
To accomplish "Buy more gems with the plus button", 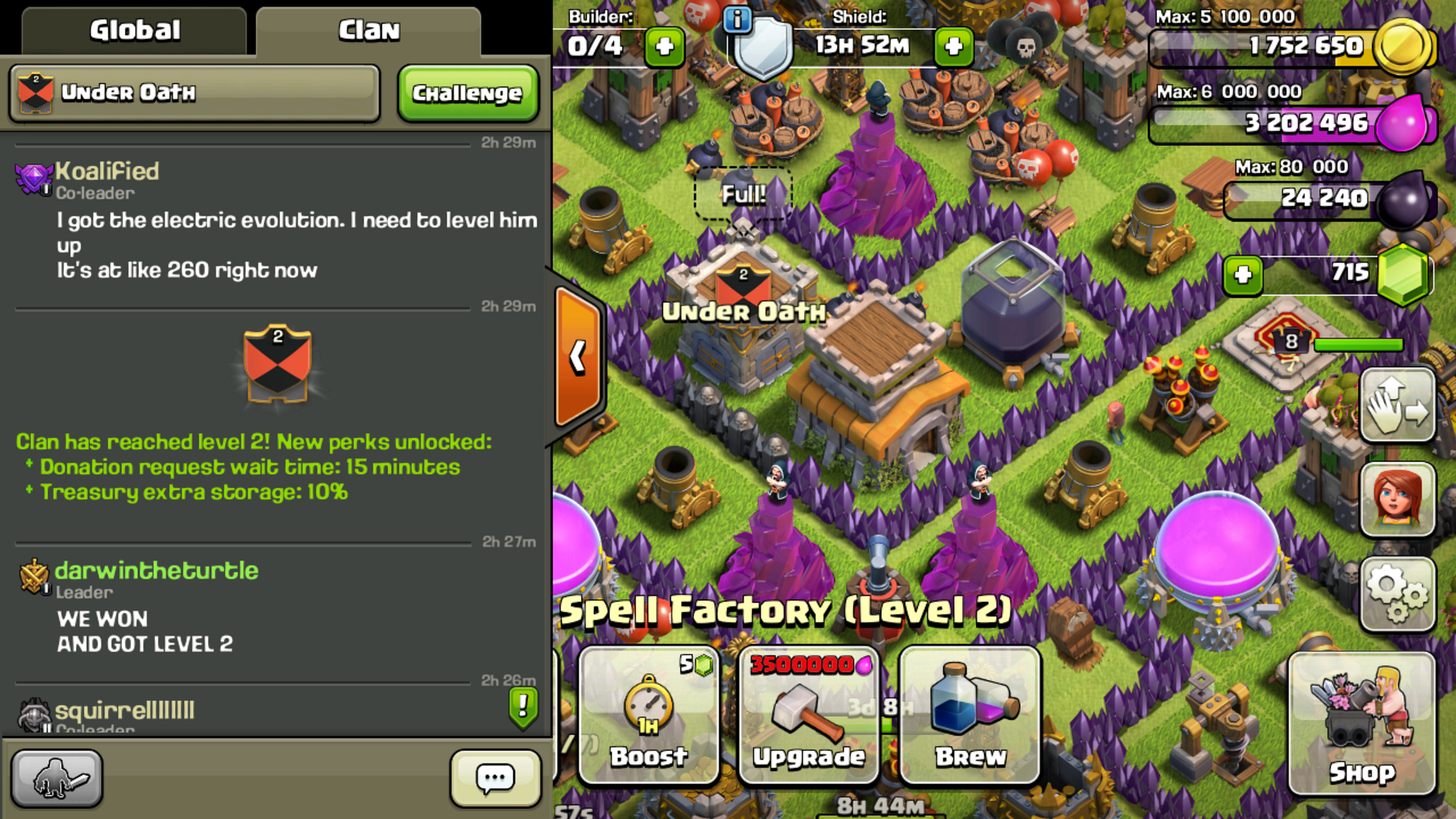I will click(1242, 275).
